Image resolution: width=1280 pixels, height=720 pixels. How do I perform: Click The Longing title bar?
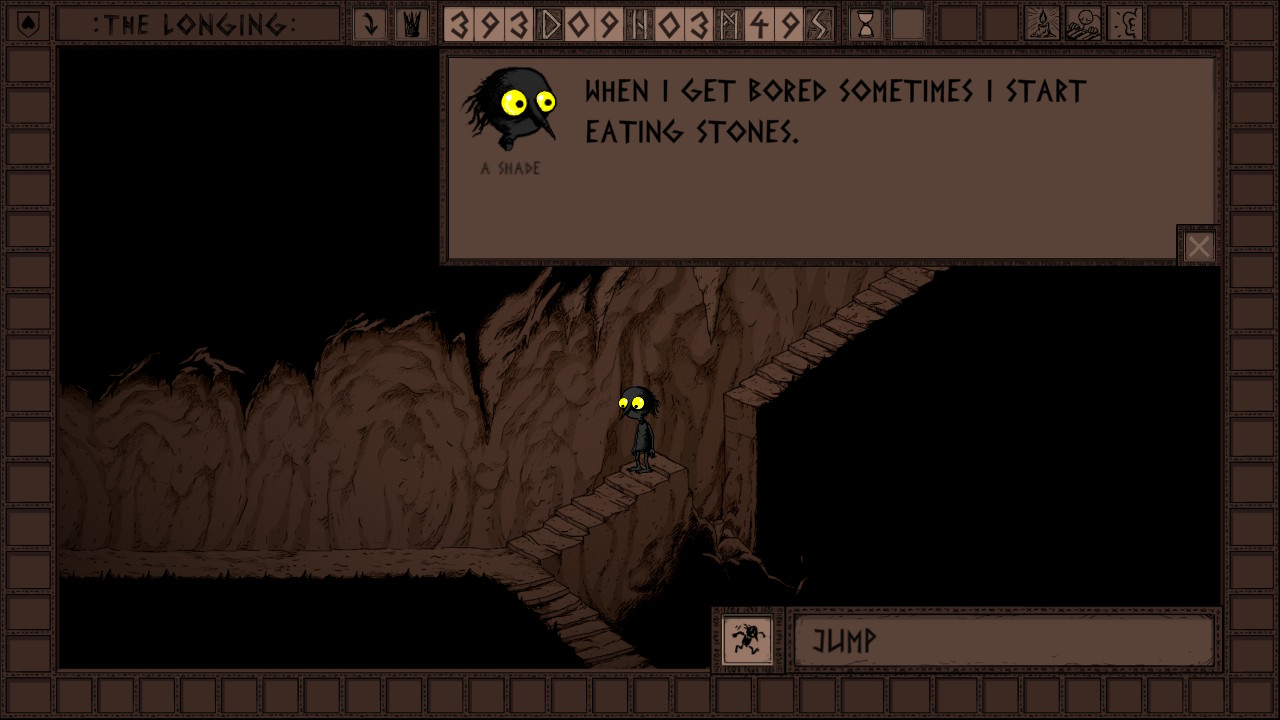point(196,24)
